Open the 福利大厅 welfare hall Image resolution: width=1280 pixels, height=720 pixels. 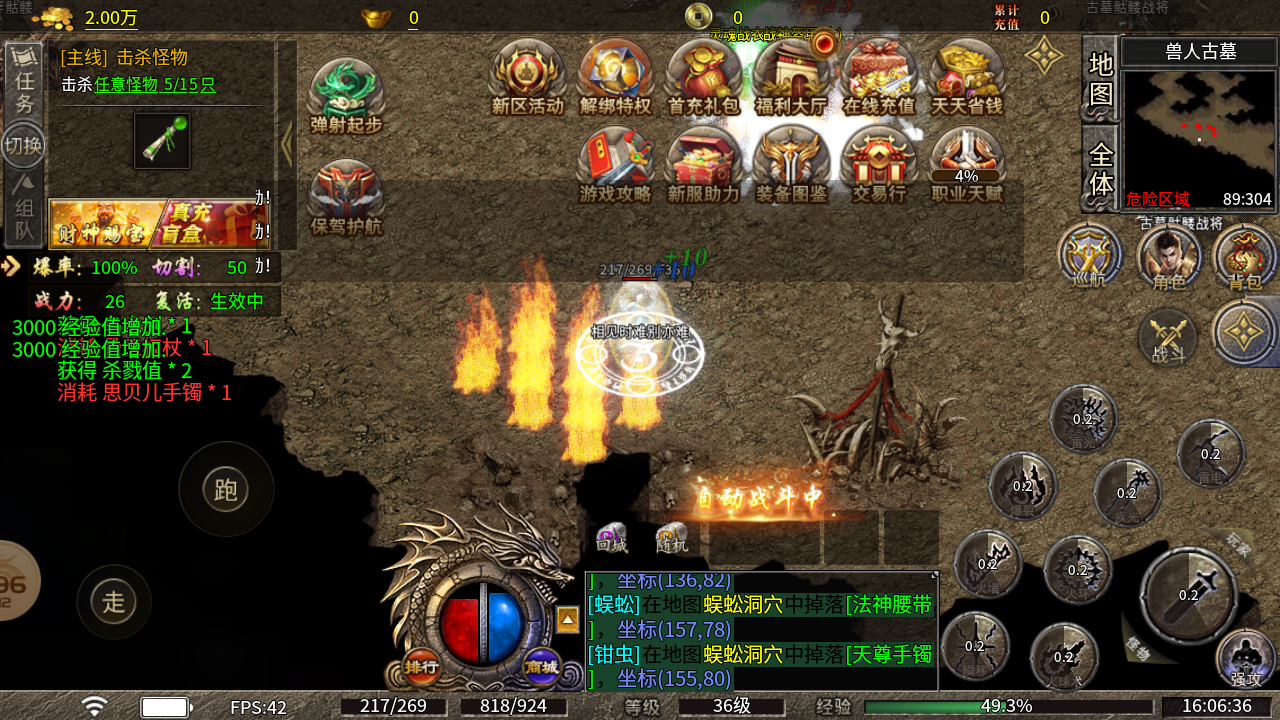[x=791, y=78]
